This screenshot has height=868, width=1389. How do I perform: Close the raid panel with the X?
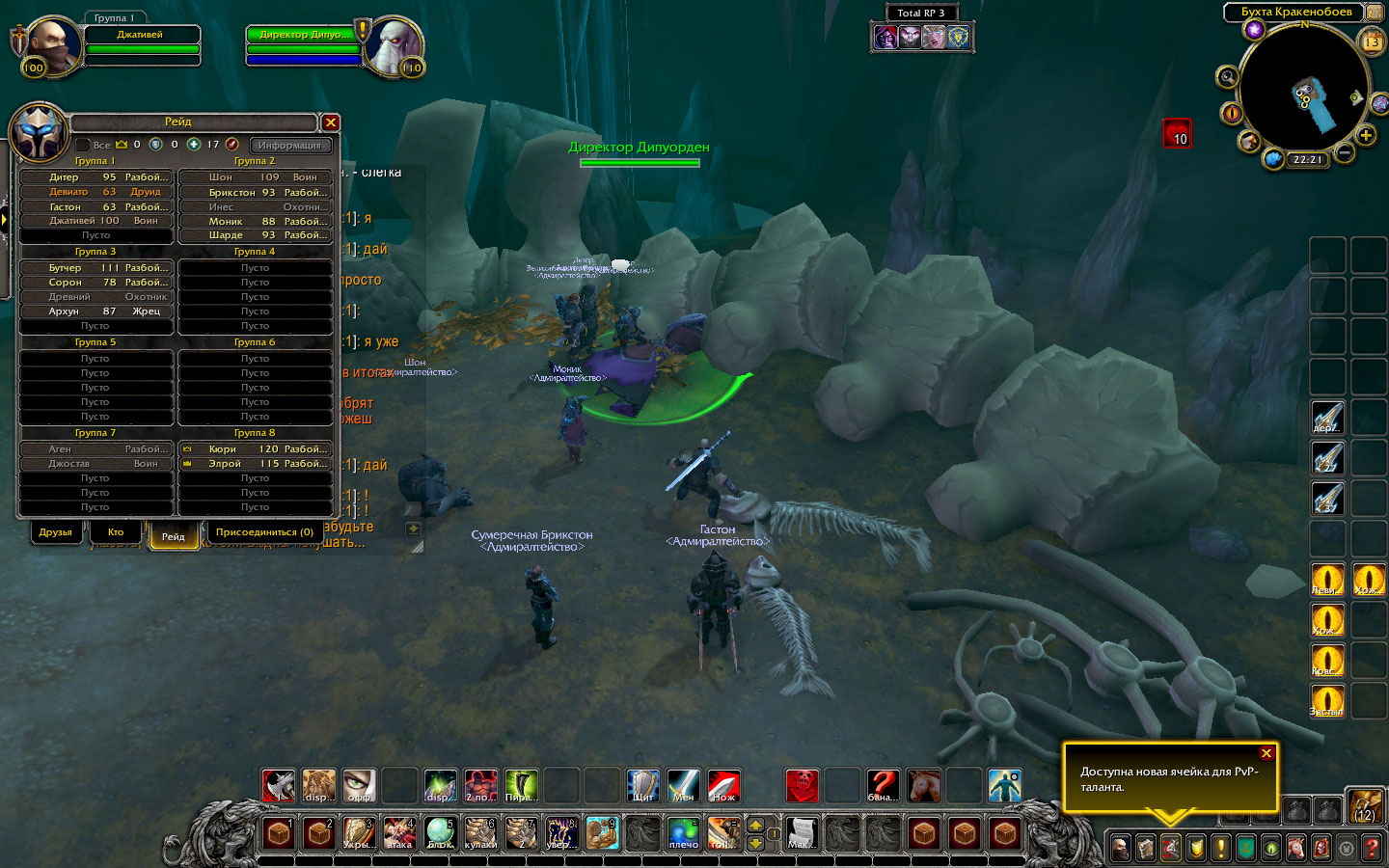(330, 122)
